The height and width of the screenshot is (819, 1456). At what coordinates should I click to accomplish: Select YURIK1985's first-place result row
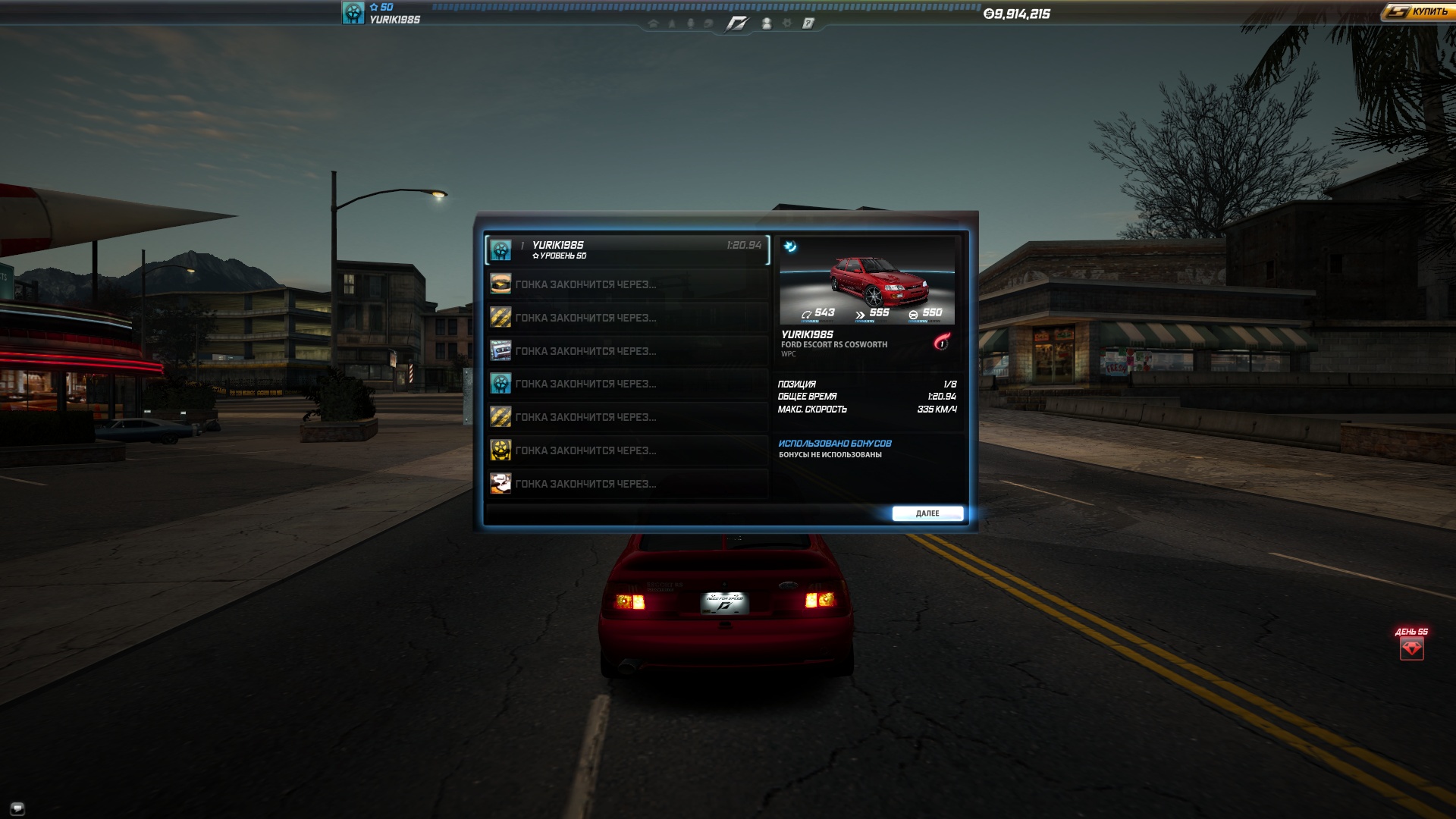627,249
